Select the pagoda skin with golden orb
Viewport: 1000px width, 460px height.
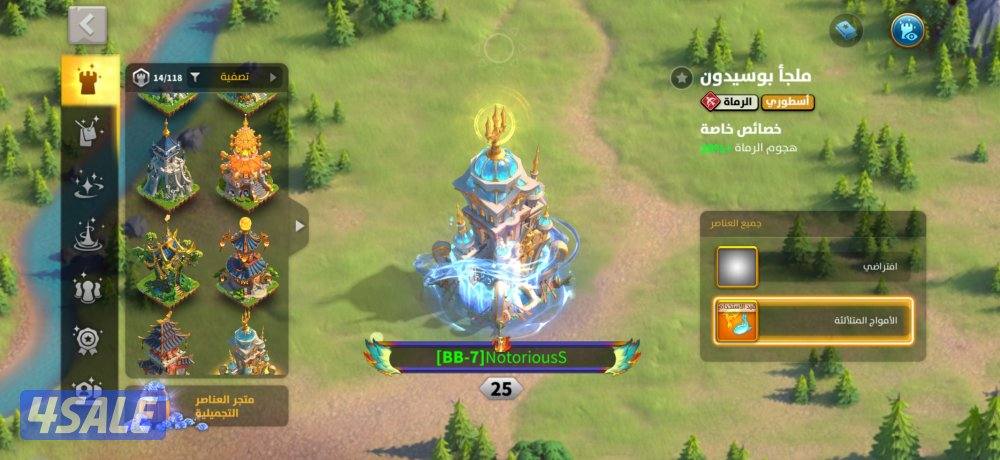click(245, 262)
